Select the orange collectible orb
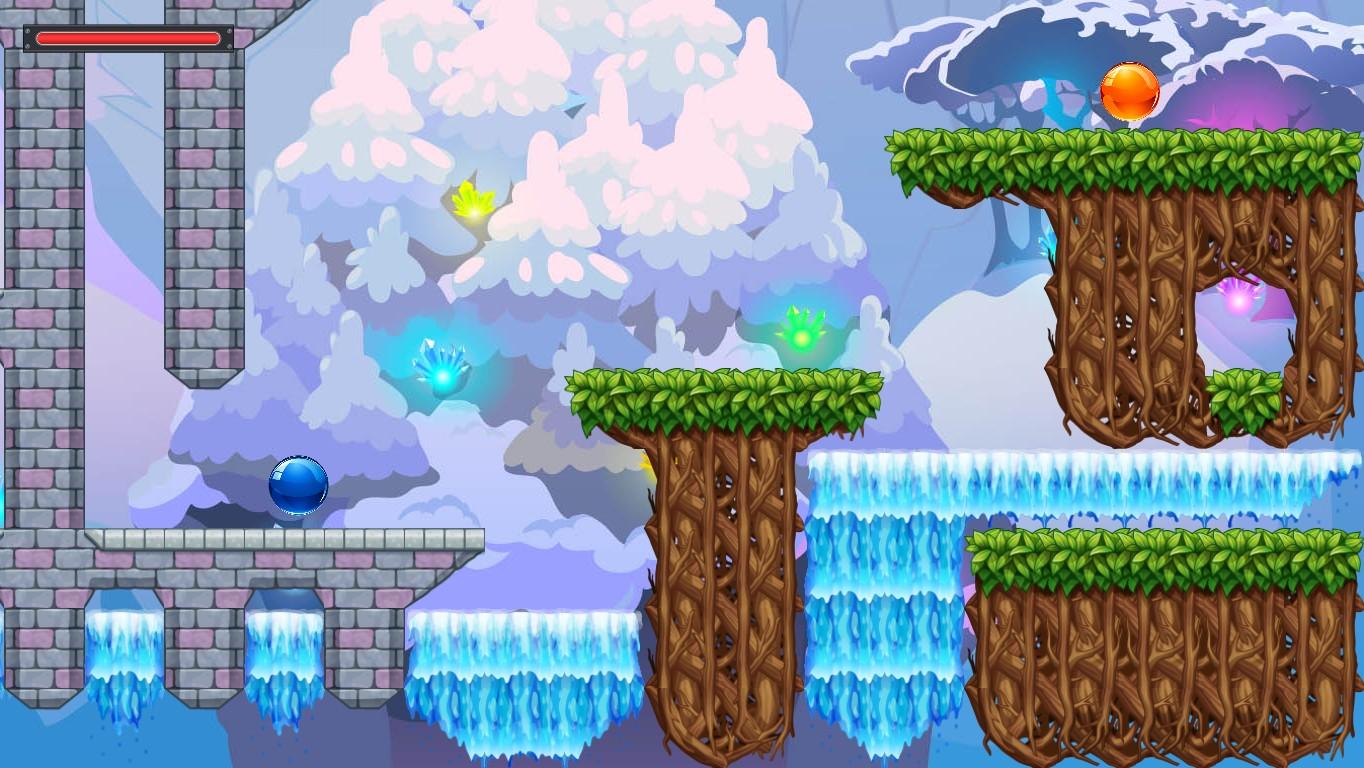The image size is (1364, 768). click(x=1130, y=90)
